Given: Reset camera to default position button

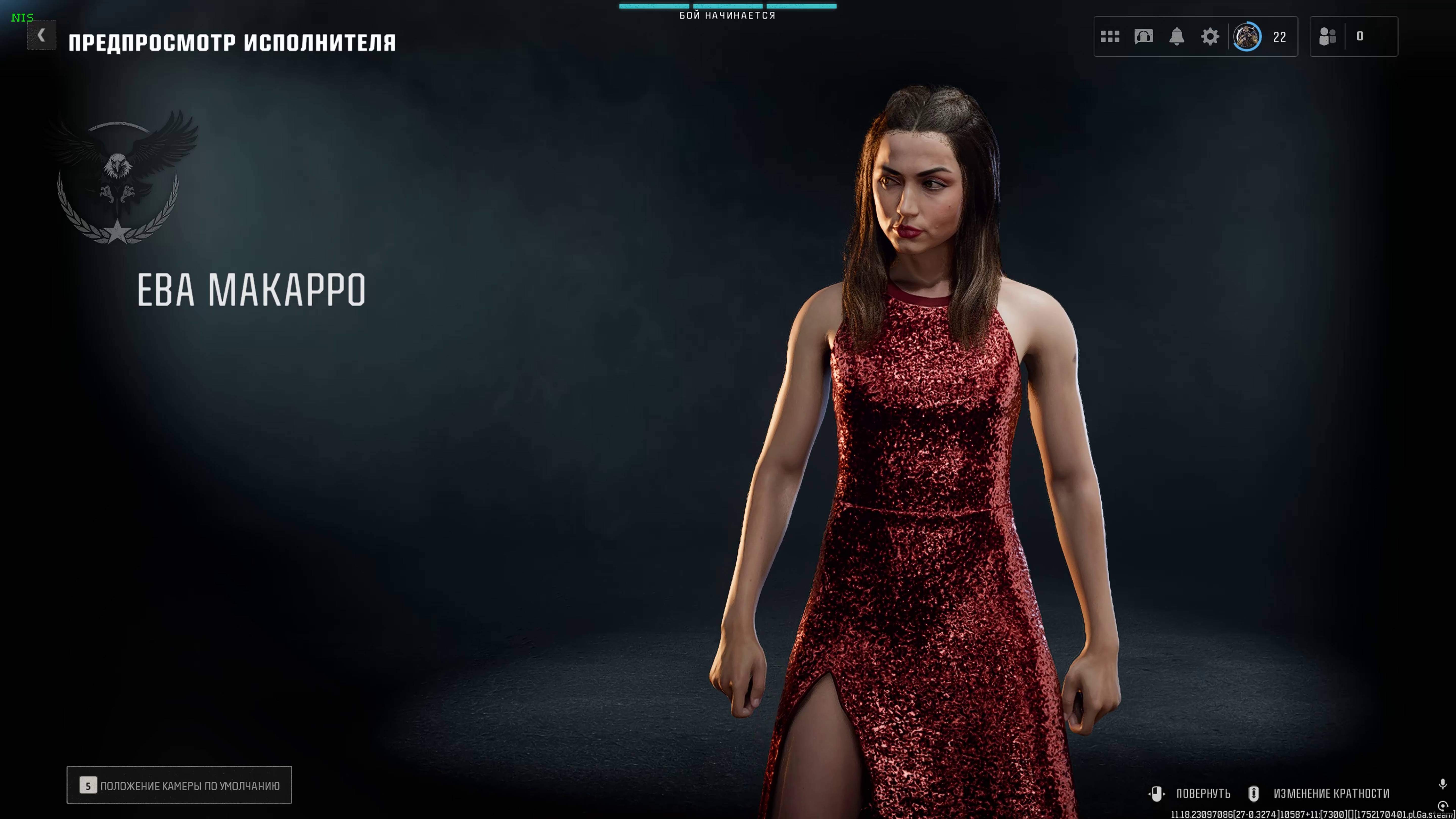Looking at the screenshot, I should pos(179,785).
